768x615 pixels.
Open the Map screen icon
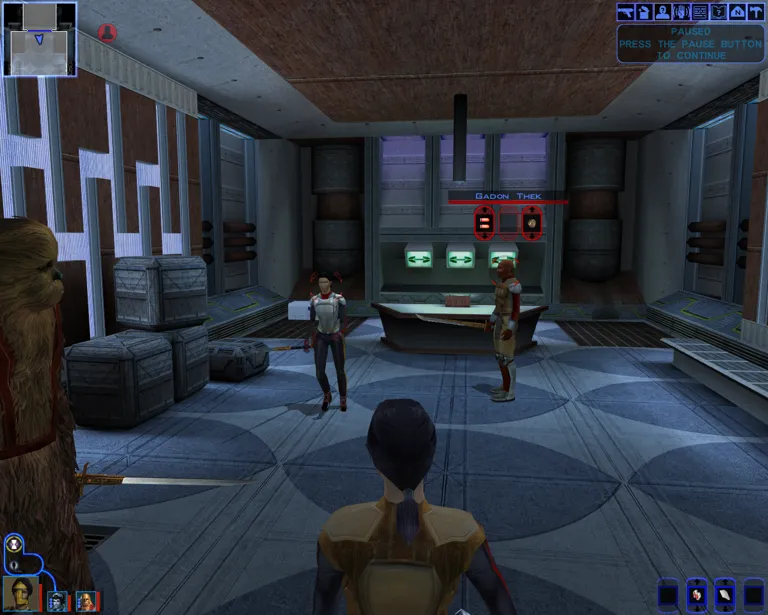click(x=737, y=12)
